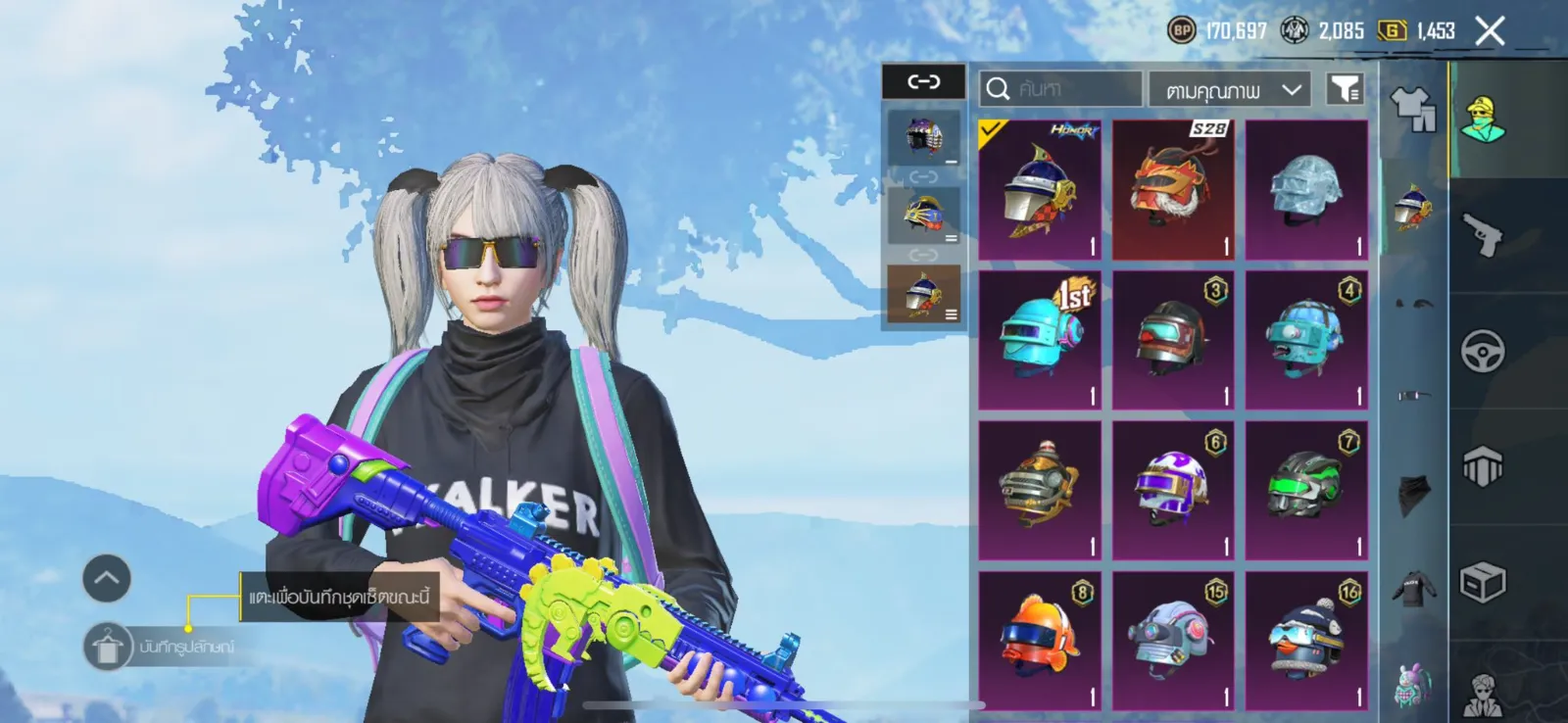This screenshot has width=1568, height=723.
Task: Choose the ice glacier helmet
Action: click(x=1306, y=190)
